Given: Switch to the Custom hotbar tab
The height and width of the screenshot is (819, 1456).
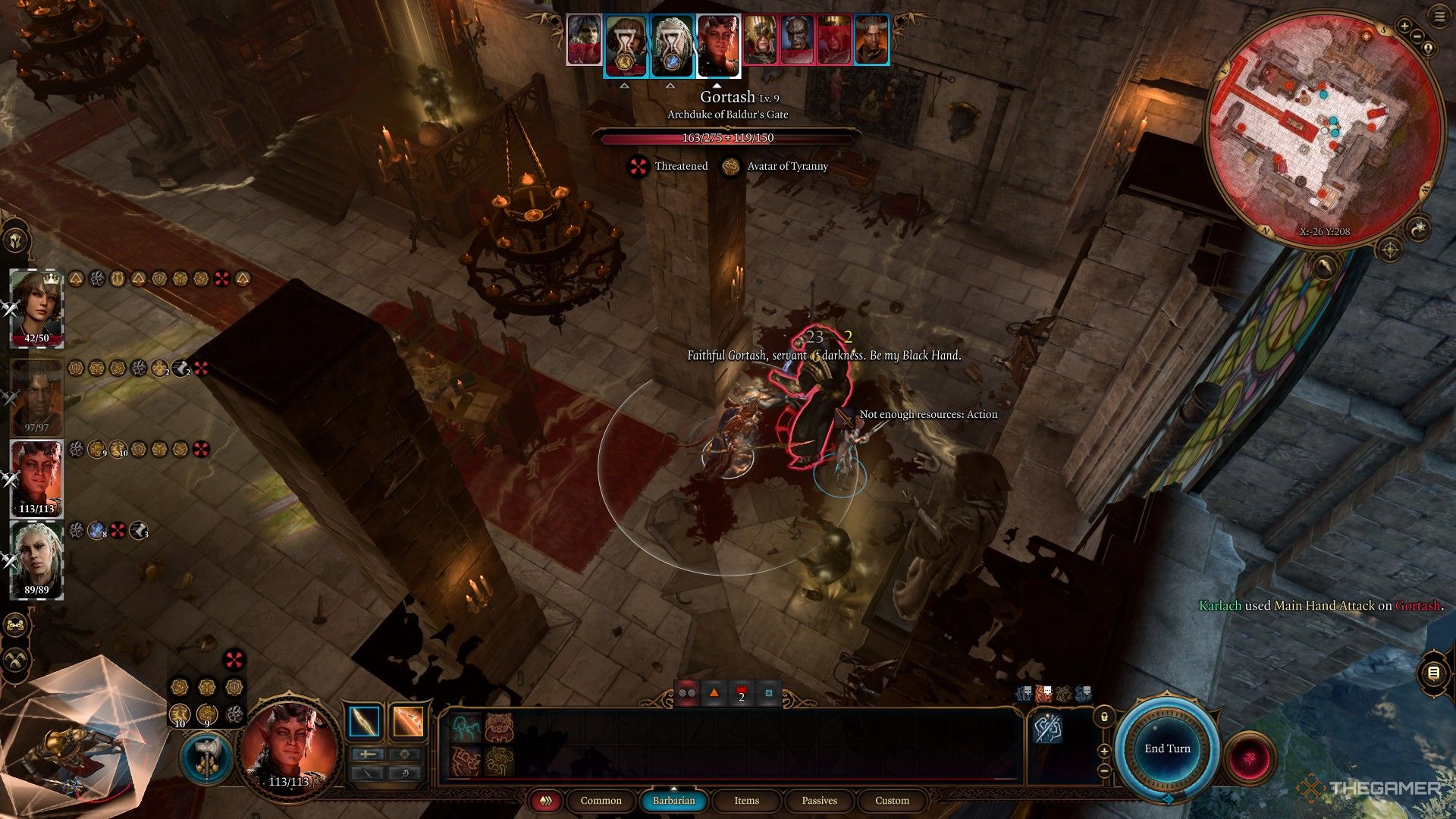Looking at the screenshot, I should click(892, 801).
